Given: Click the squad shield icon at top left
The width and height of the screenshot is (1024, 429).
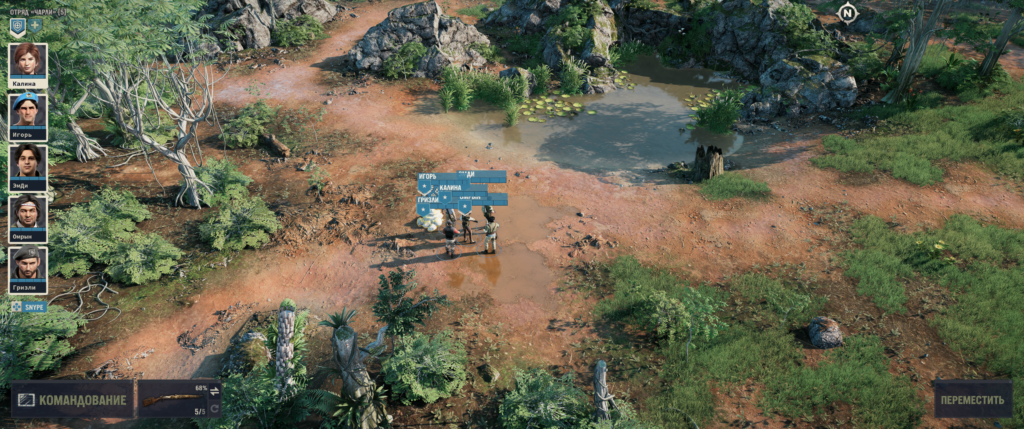Looking at the screenshot, I should click(x=17, y=25).
